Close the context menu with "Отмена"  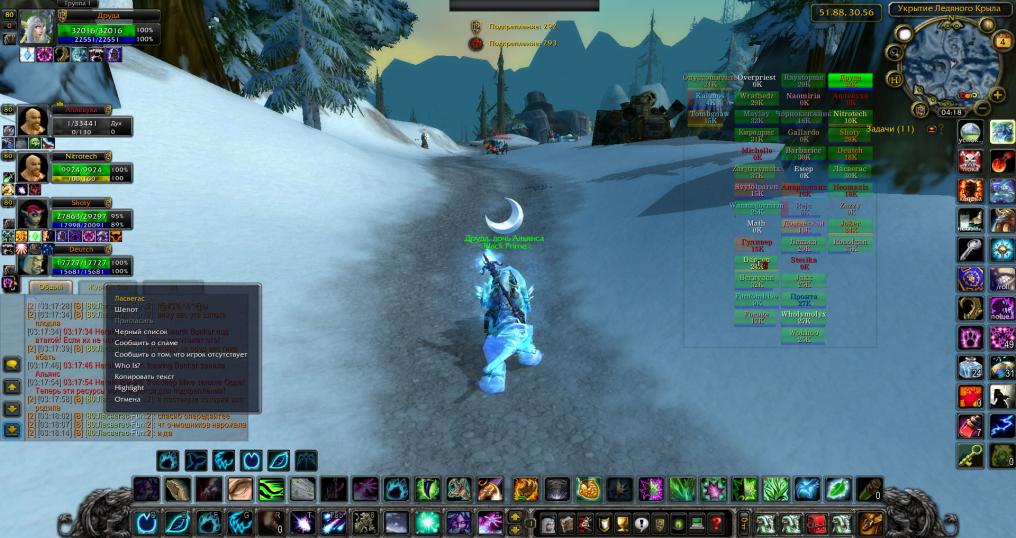click(128, 399)
